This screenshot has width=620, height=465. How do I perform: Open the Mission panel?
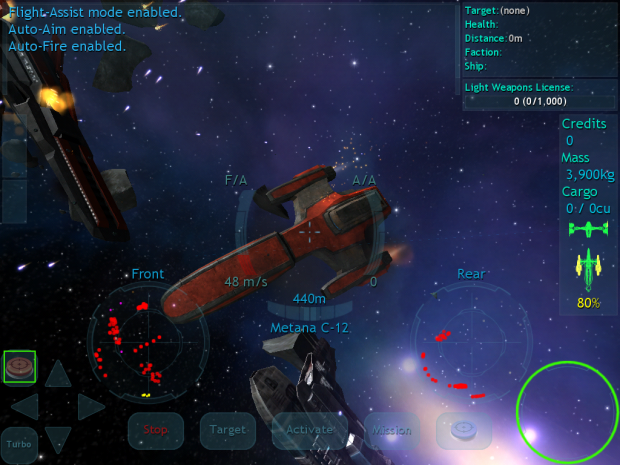point(391,430)
